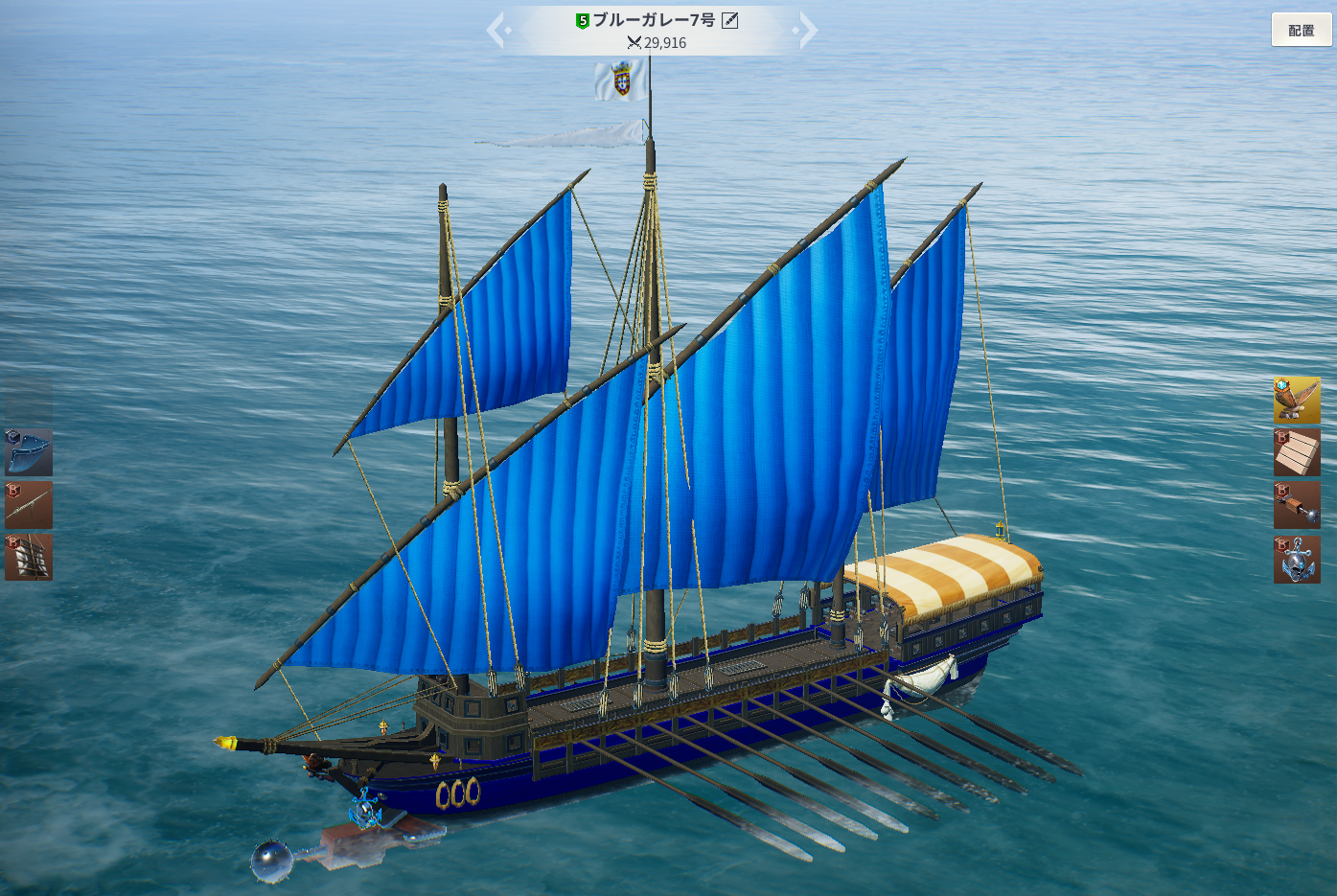Open the 配置 placement button
The image size is (1337, 896).
(1301, 30)
